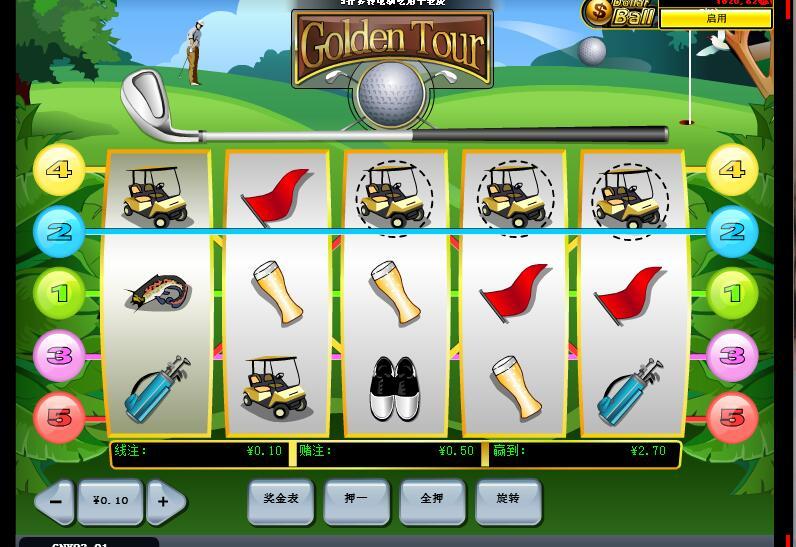Decrease coin value with the minus button

click(x=56, y=501)
